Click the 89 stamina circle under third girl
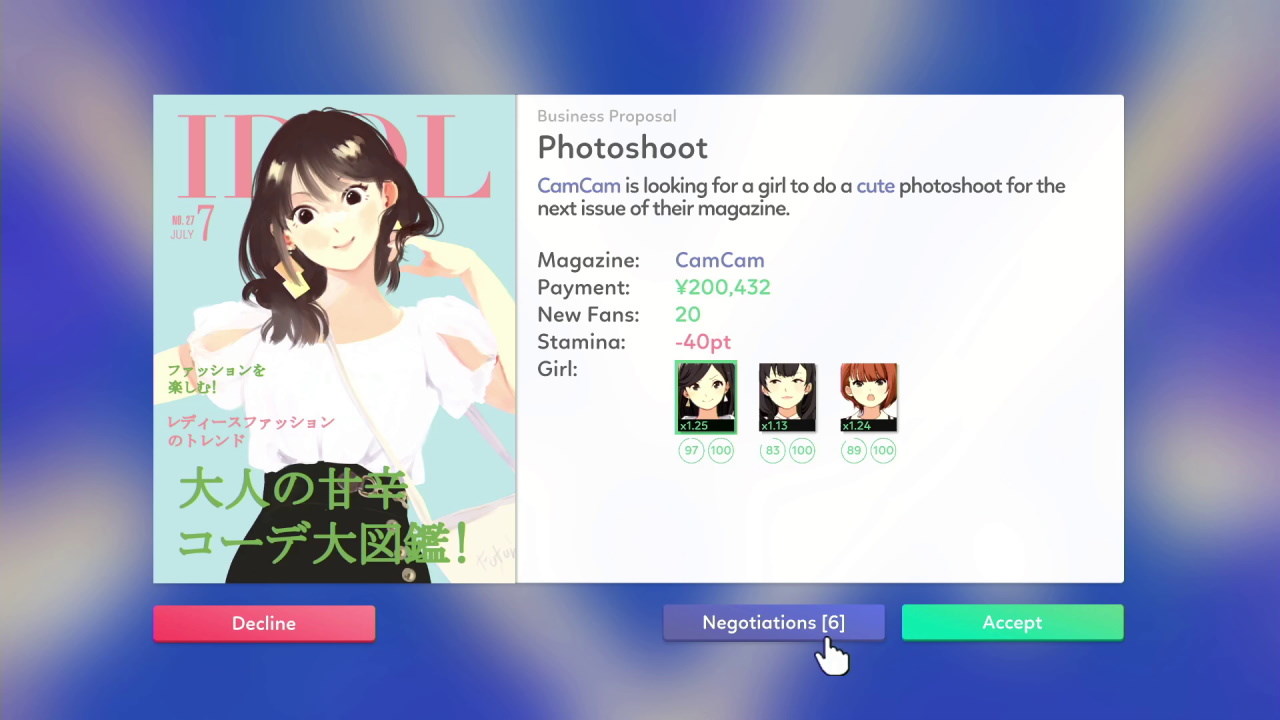1280x720 pixels. coord(854,450)
